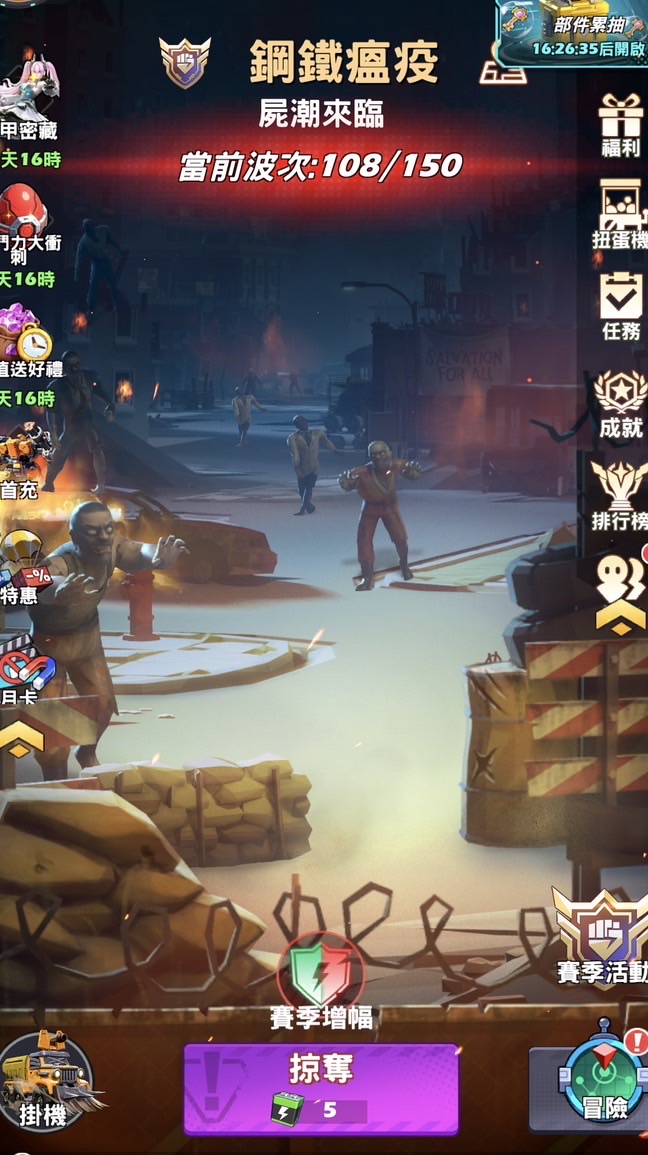This screenshot has height=1155, width=648.
Task: Open the 鬥力大衝刺 sprint event
Action: 26,223
